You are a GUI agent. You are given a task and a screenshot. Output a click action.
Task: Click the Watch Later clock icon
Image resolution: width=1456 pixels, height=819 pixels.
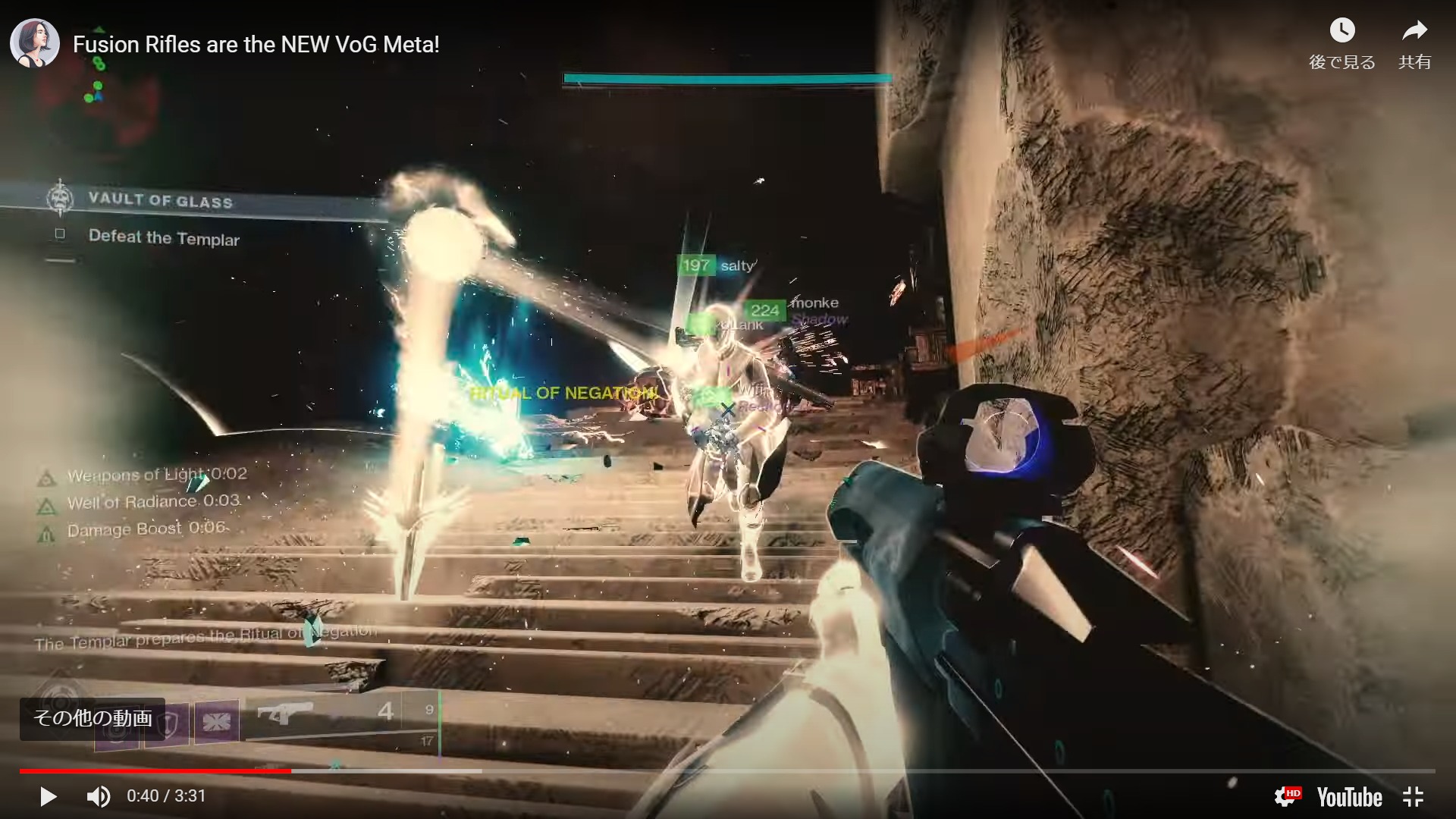point(1342,30)
